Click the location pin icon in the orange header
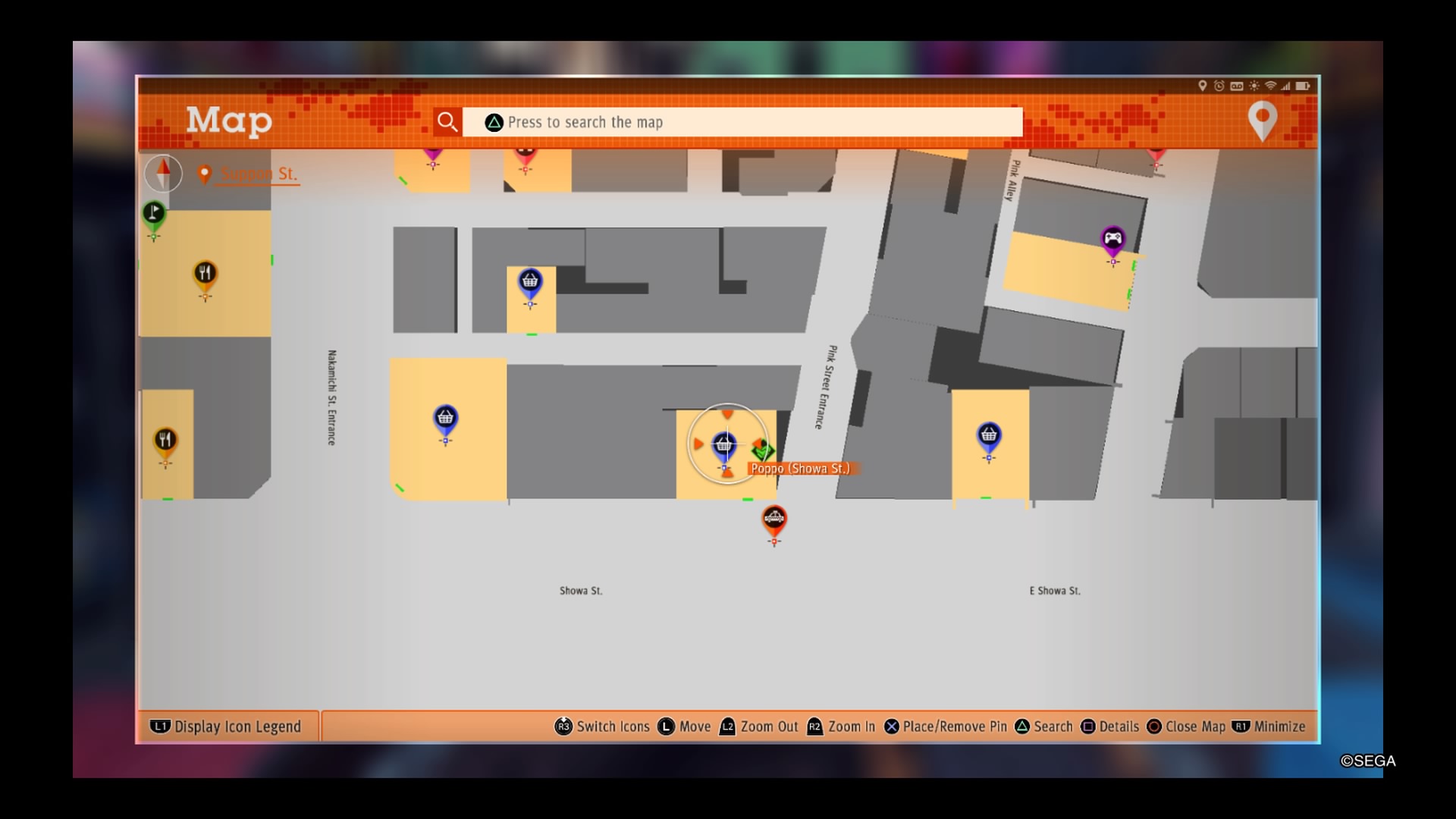Image resolution: width=1456 pixels, height=819 pixels. click(x=1261, y=121)
